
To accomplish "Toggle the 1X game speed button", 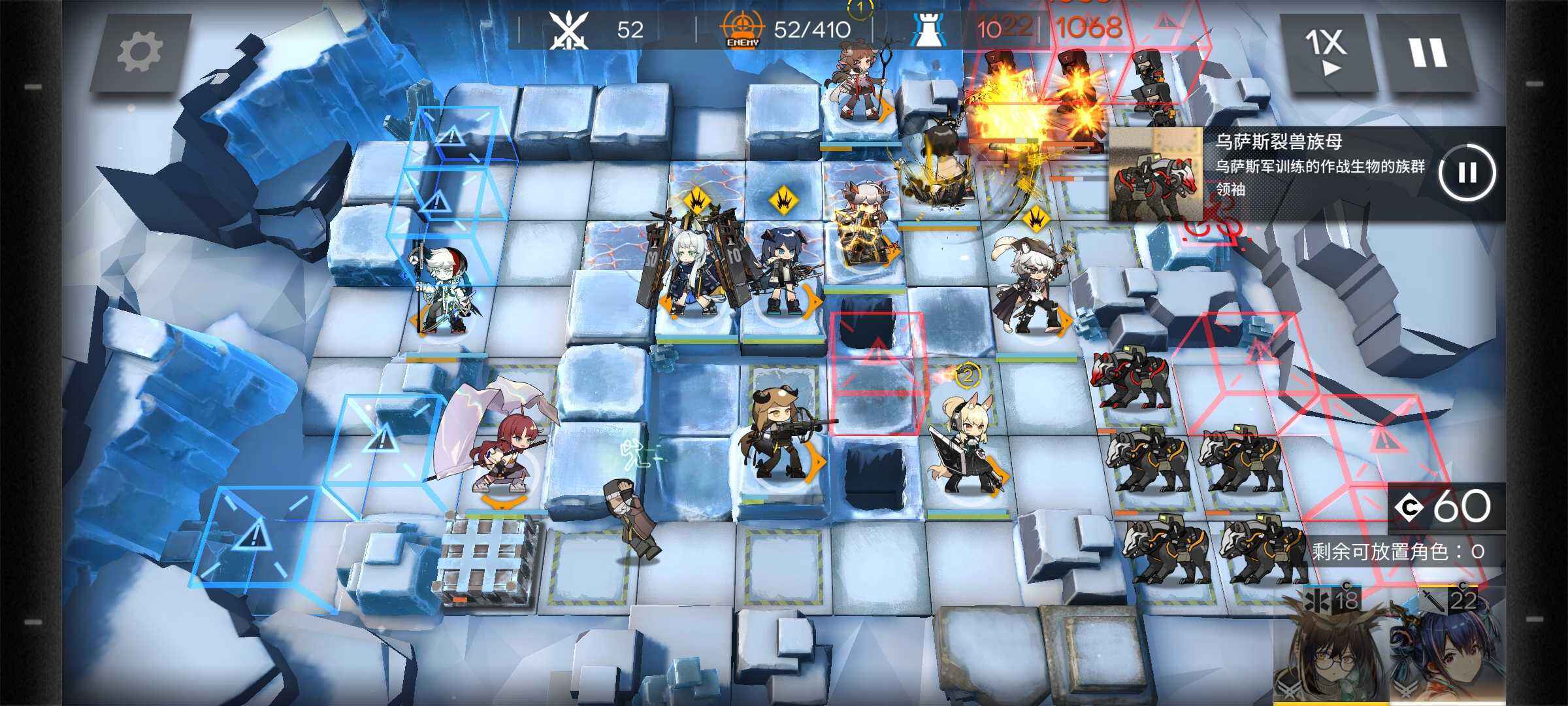I will 1326,52.
